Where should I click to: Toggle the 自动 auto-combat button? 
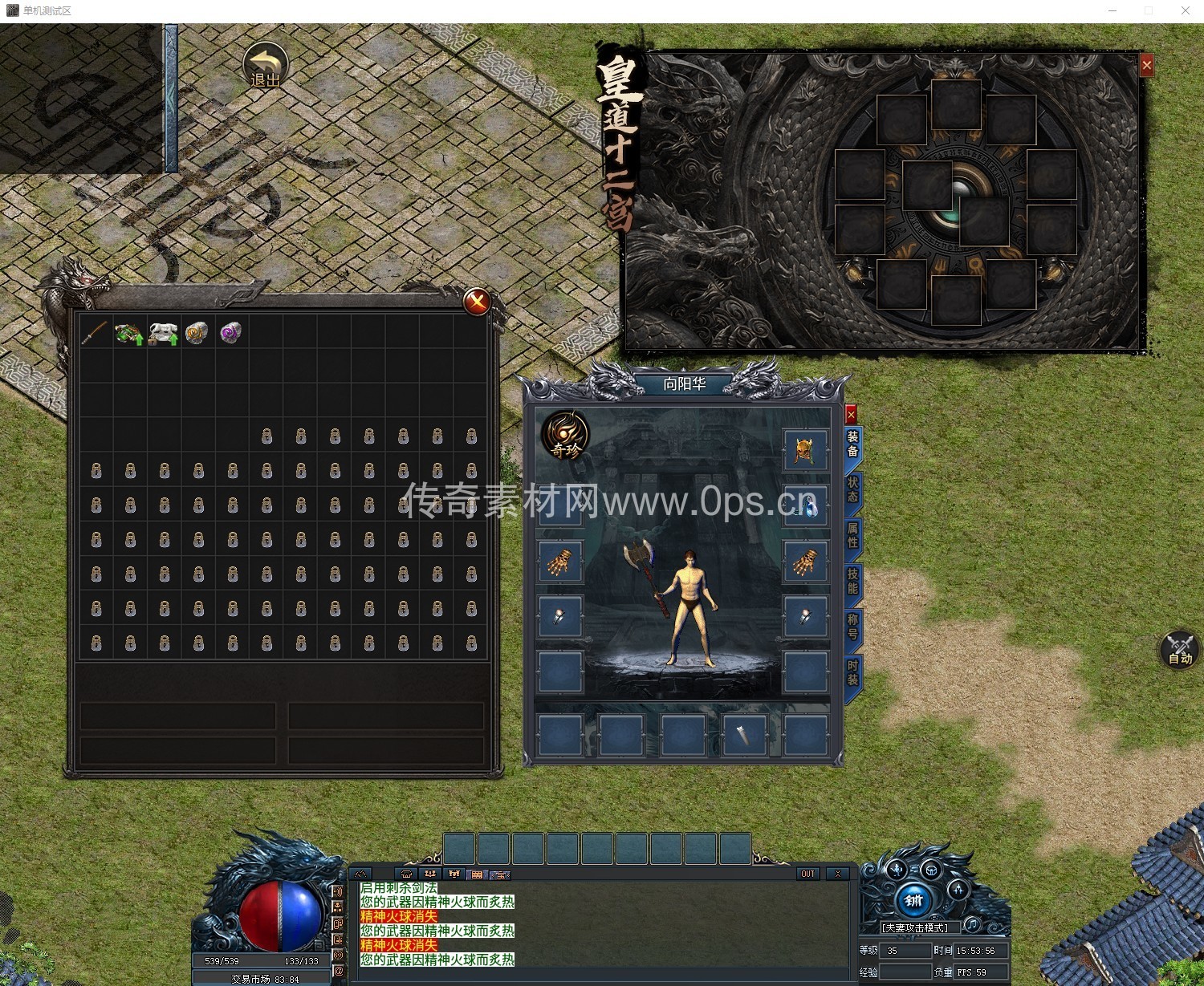point(1179,649)
